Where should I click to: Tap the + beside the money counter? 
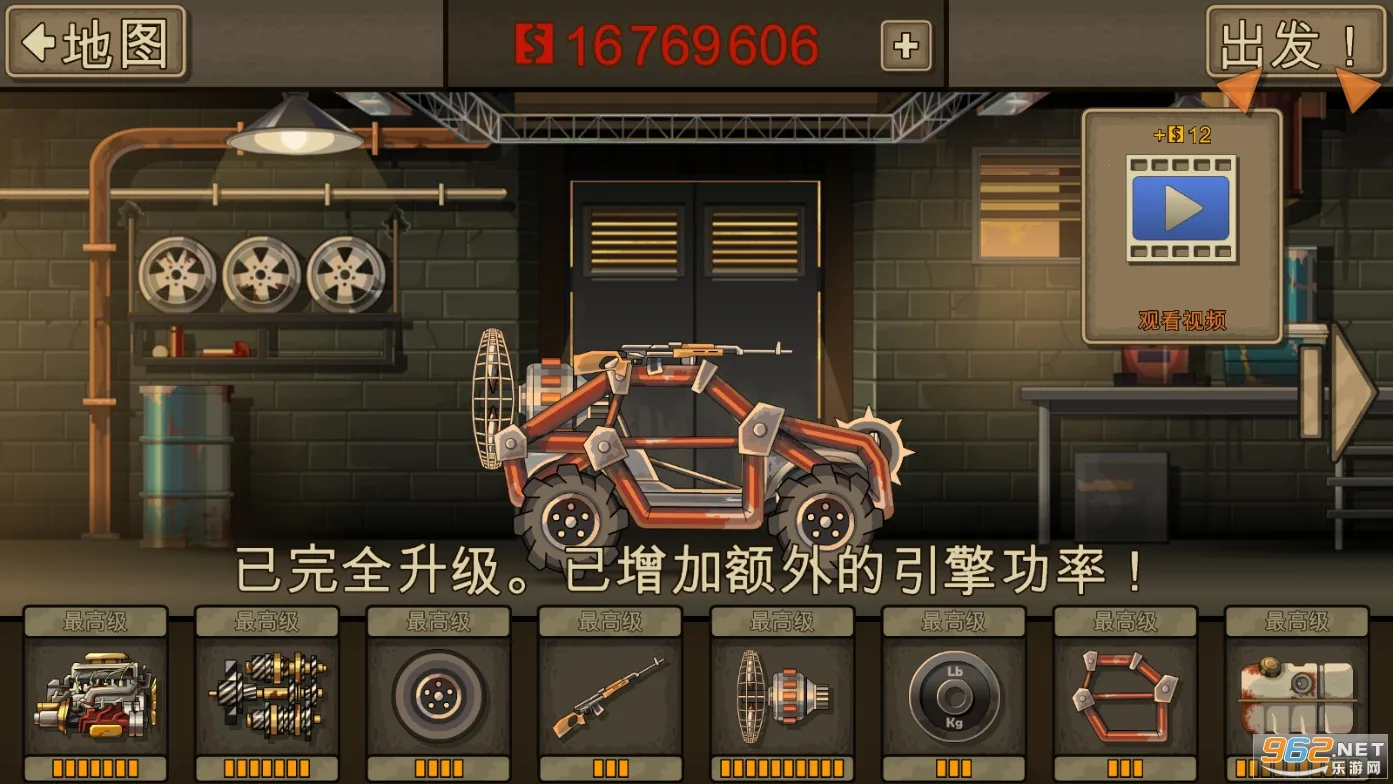point(905,44)
